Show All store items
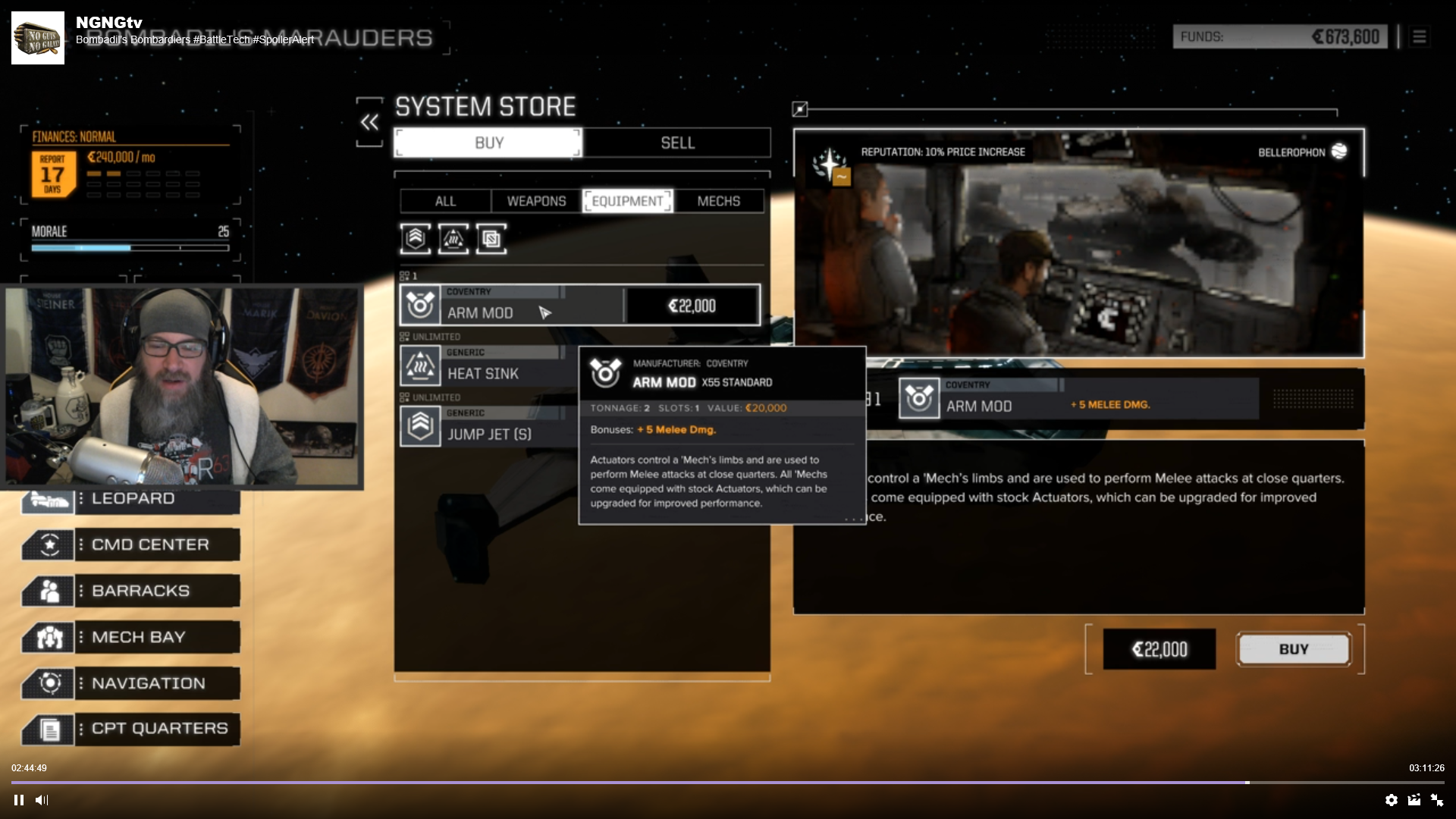This screenshot has width=1456, height=819. [x=445, y=201]
